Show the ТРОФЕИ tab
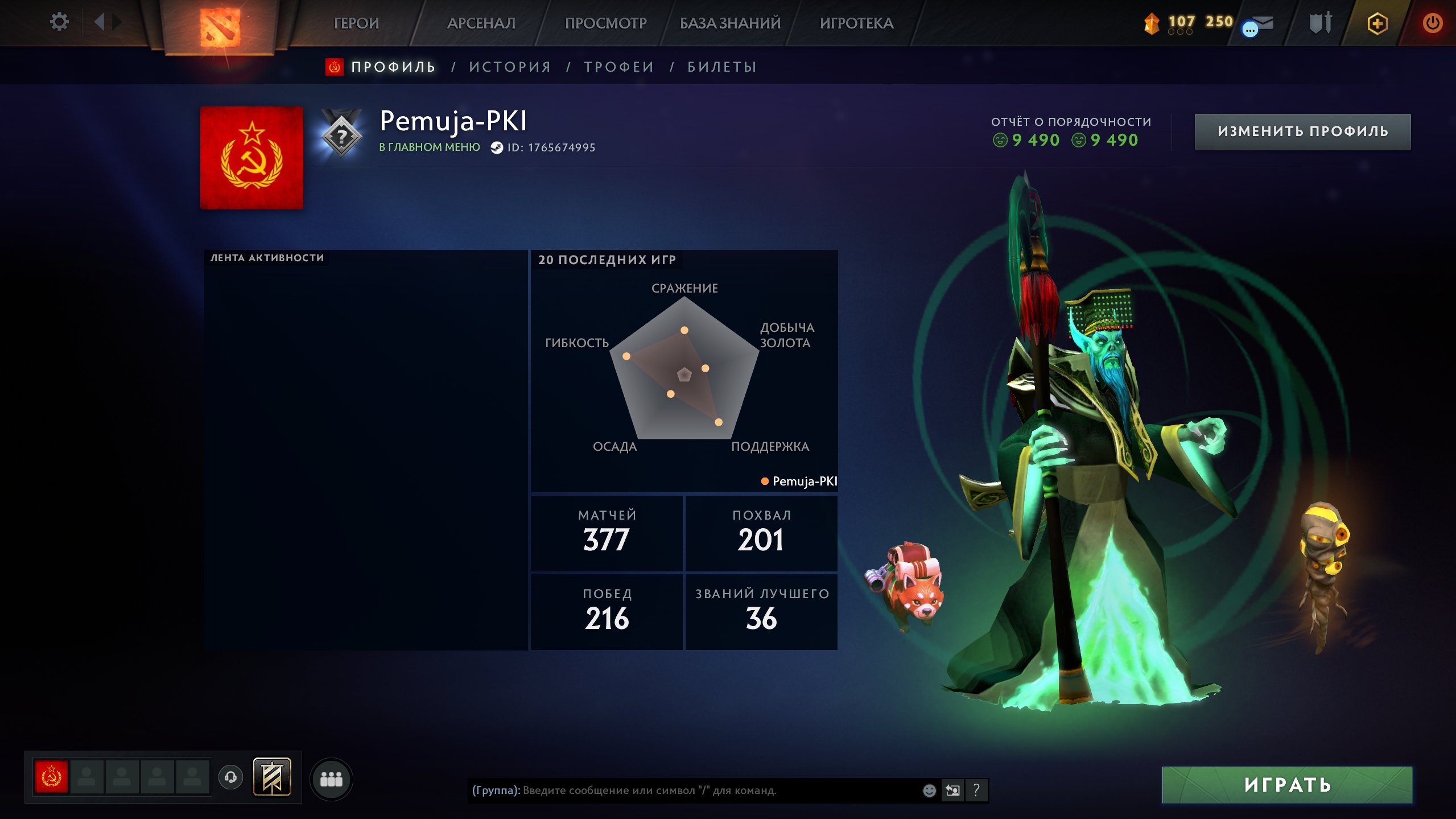 coord(619,67)
